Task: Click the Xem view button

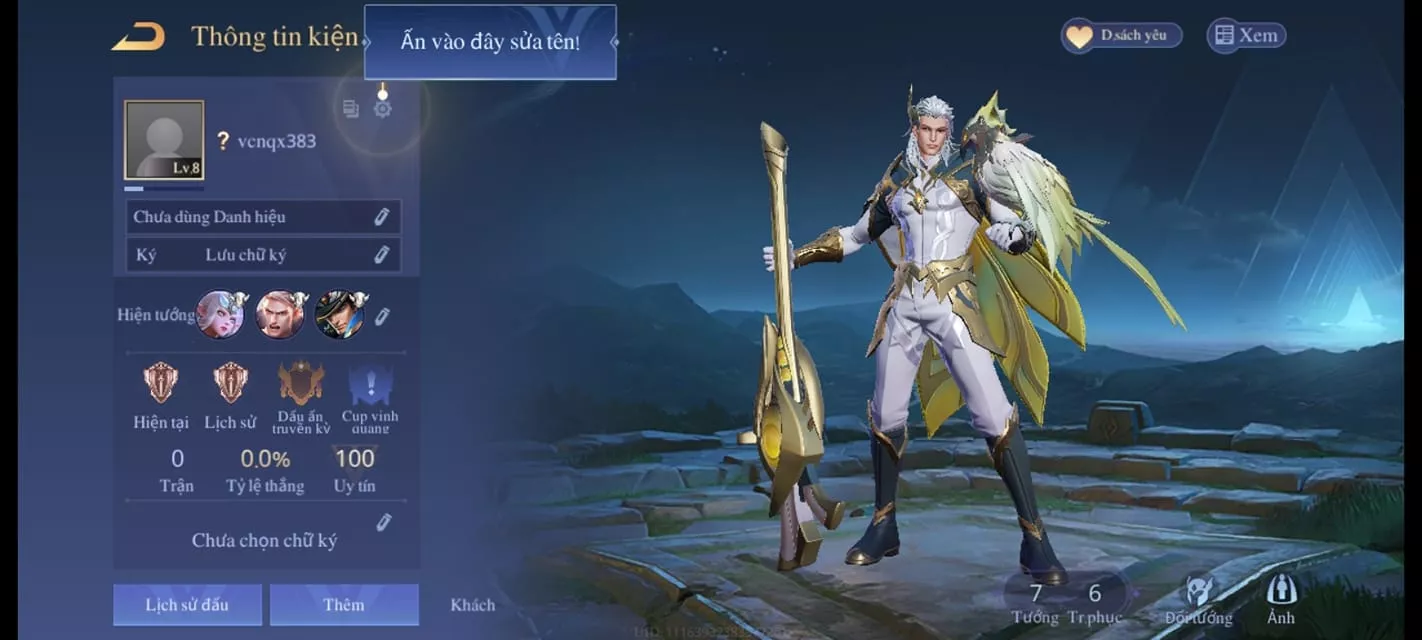Action: point(1246,36)
